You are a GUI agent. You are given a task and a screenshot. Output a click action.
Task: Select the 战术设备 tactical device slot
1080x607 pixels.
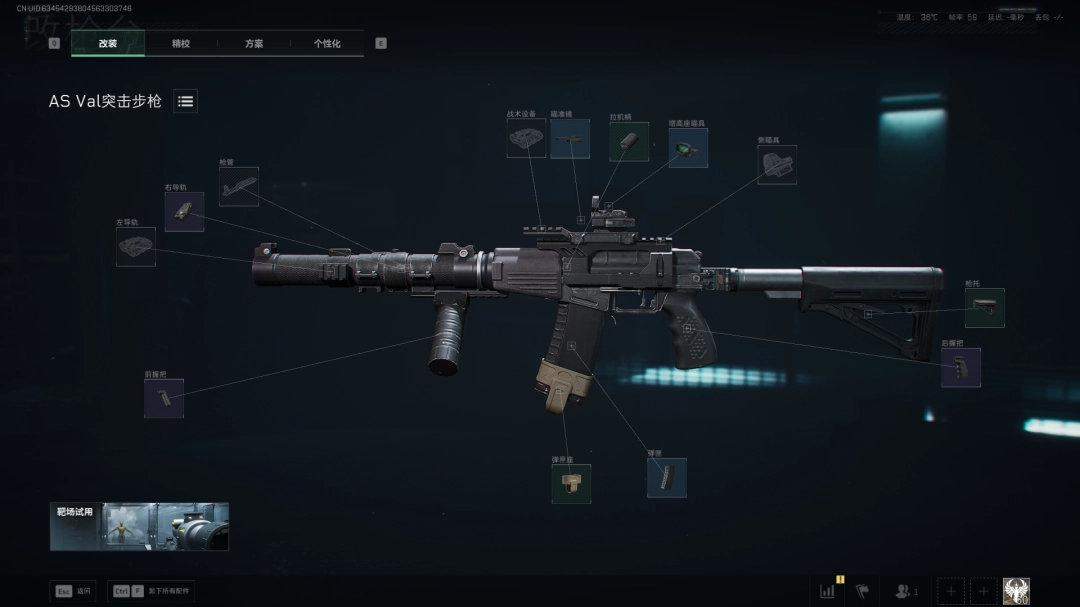pos(526,139)
